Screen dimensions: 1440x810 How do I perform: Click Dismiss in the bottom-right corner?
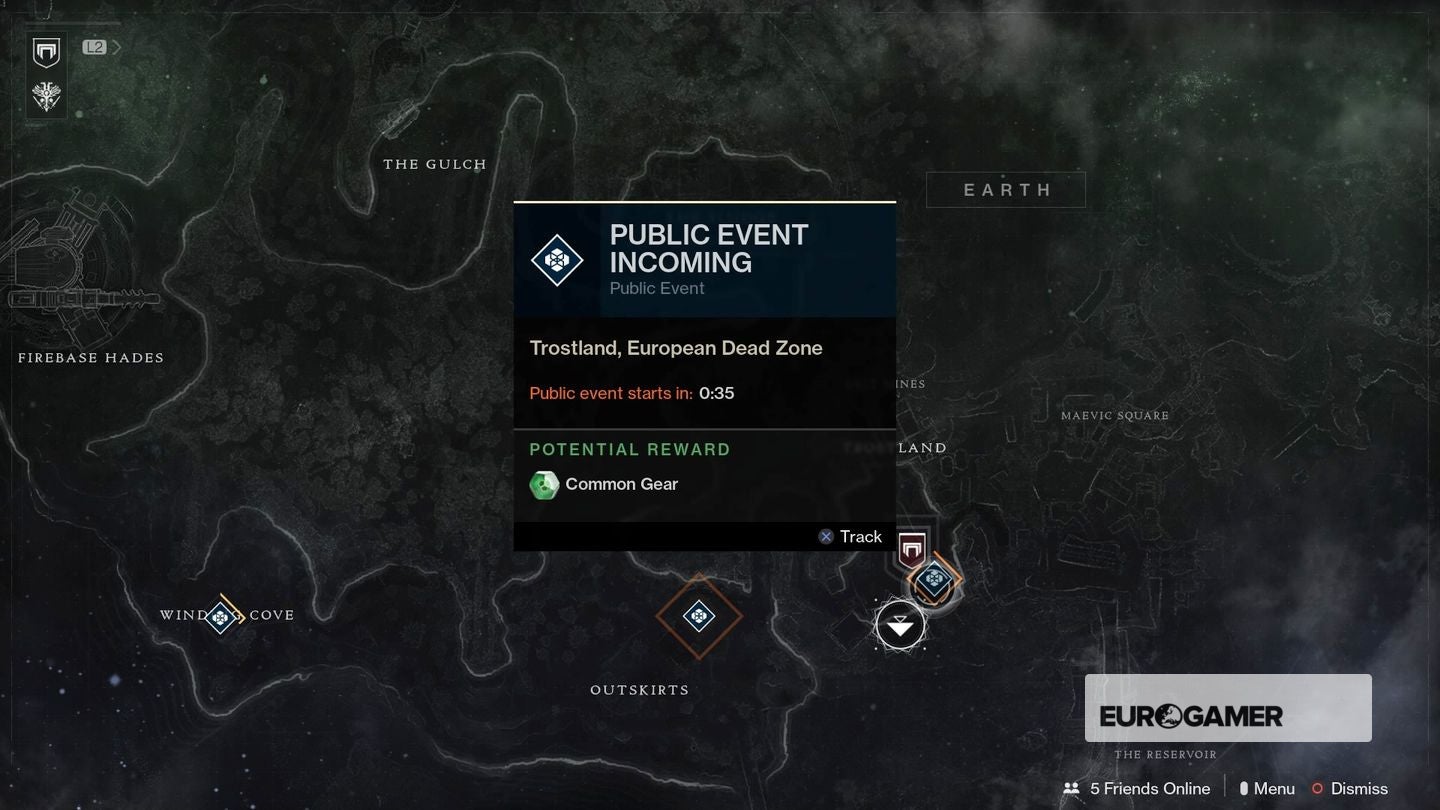click(1358, 788)
